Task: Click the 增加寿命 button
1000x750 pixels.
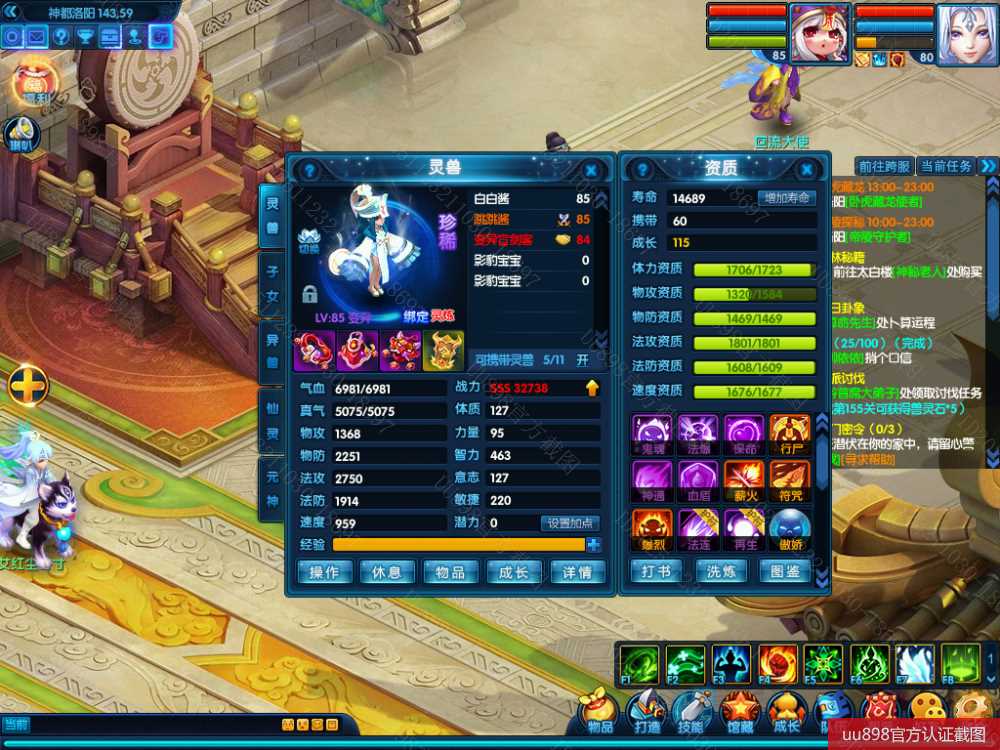Action: coord(786,198)
